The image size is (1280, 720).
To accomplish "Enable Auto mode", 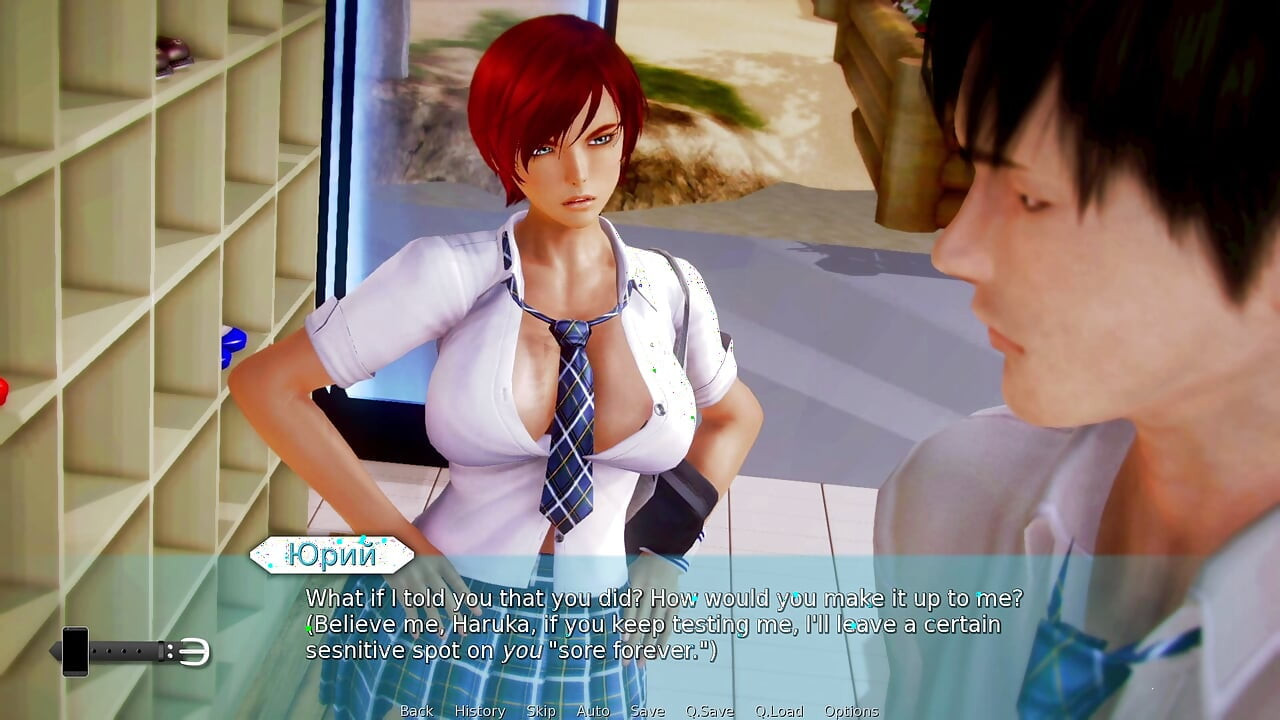I will 593,712.
